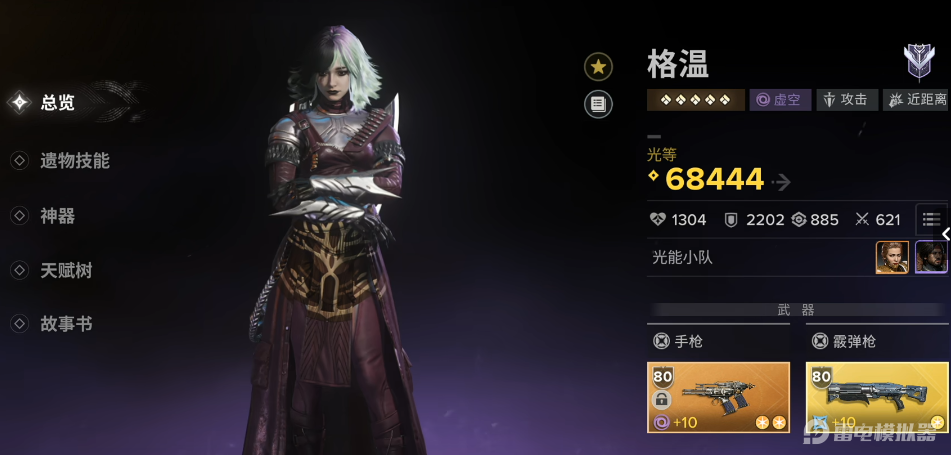Open the document notes icon
This screenshot has height=455, width=951.
[x=598, y=103]
